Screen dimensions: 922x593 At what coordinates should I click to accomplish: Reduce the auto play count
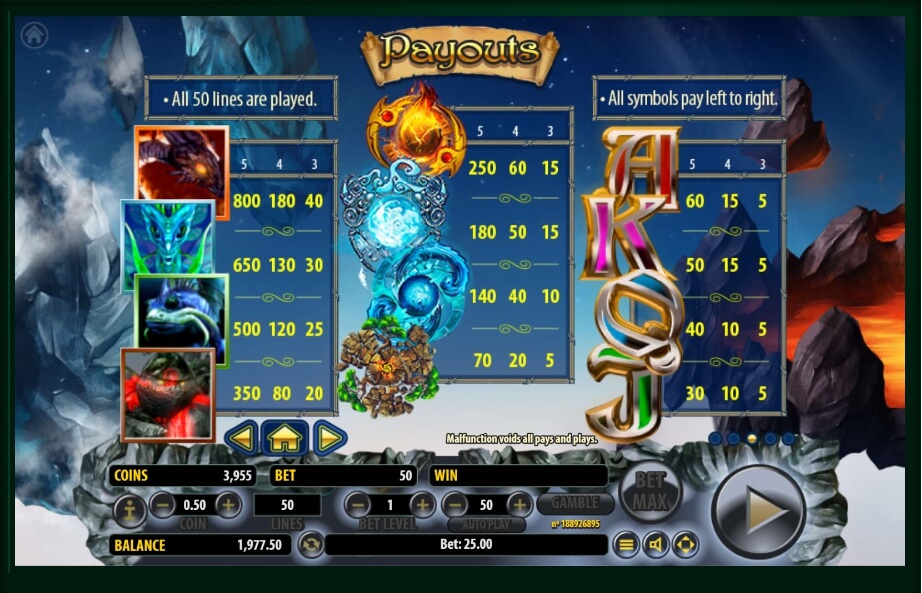tap(455, 505)
